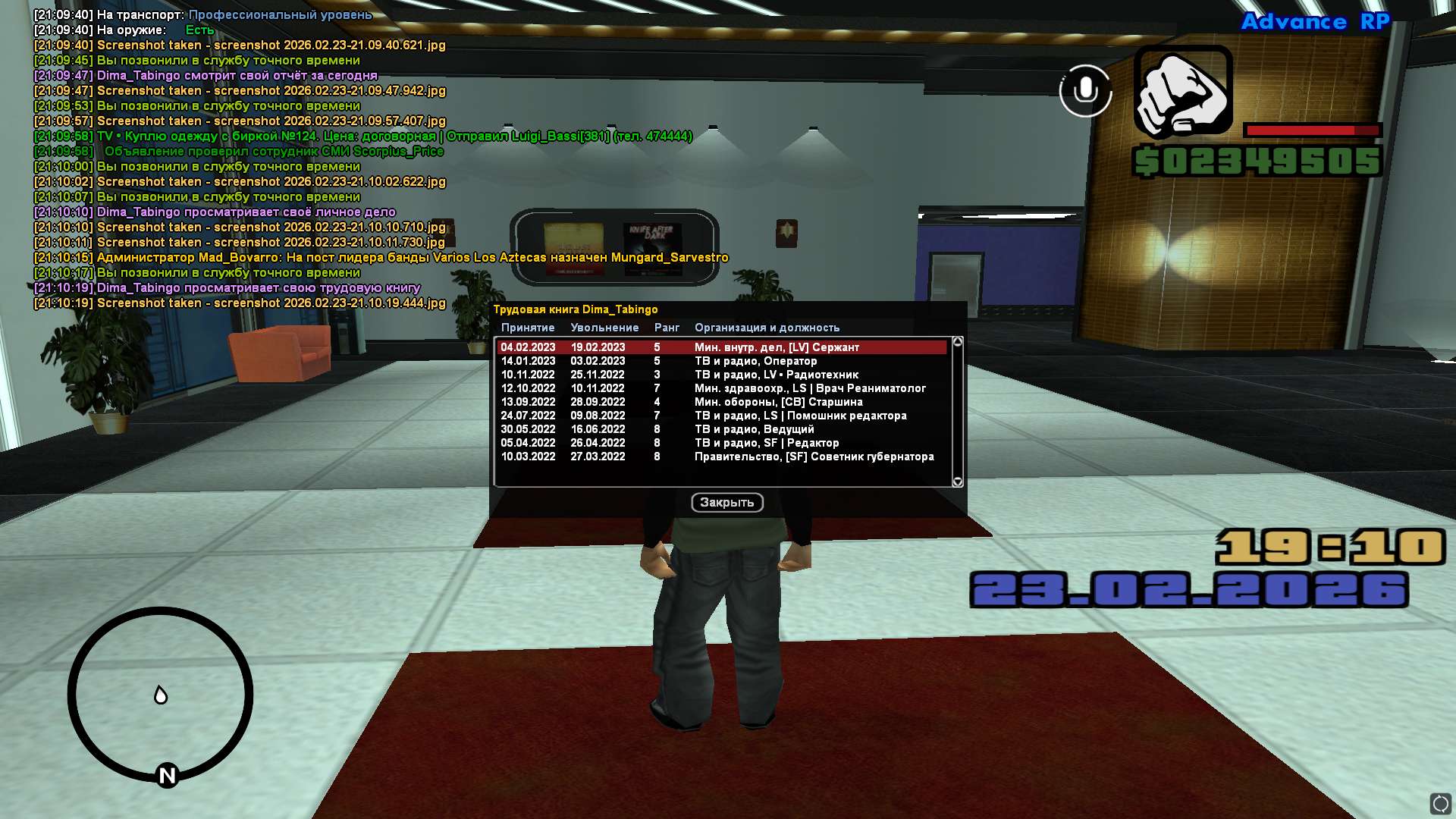1456x819 pixels.
Task: Select the Советник губернатора row
Action: point(720,457)
